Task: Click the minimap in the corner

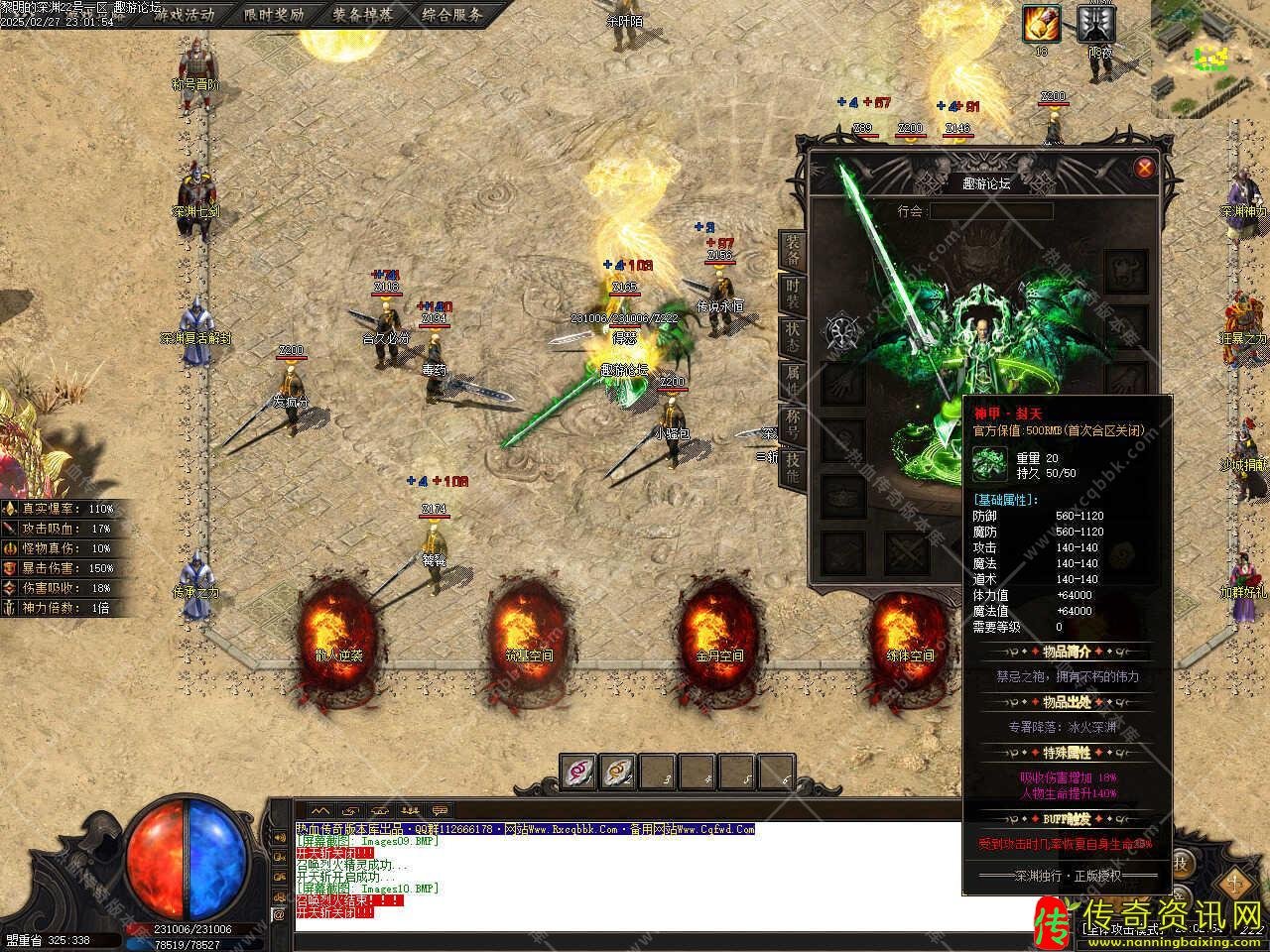Action: 1209,50
